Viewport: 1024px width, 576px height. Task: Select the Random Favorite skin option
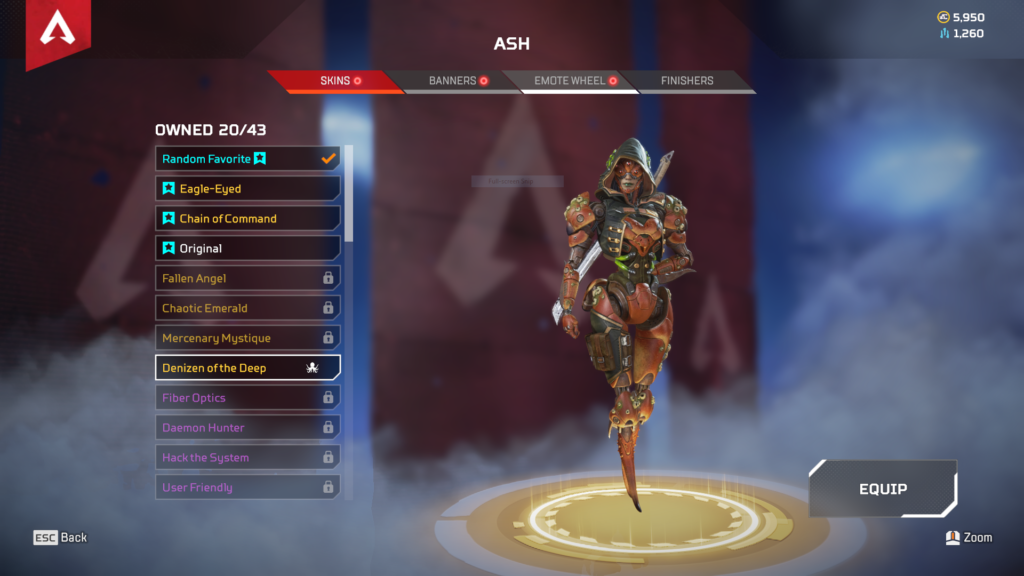(247, 159)
